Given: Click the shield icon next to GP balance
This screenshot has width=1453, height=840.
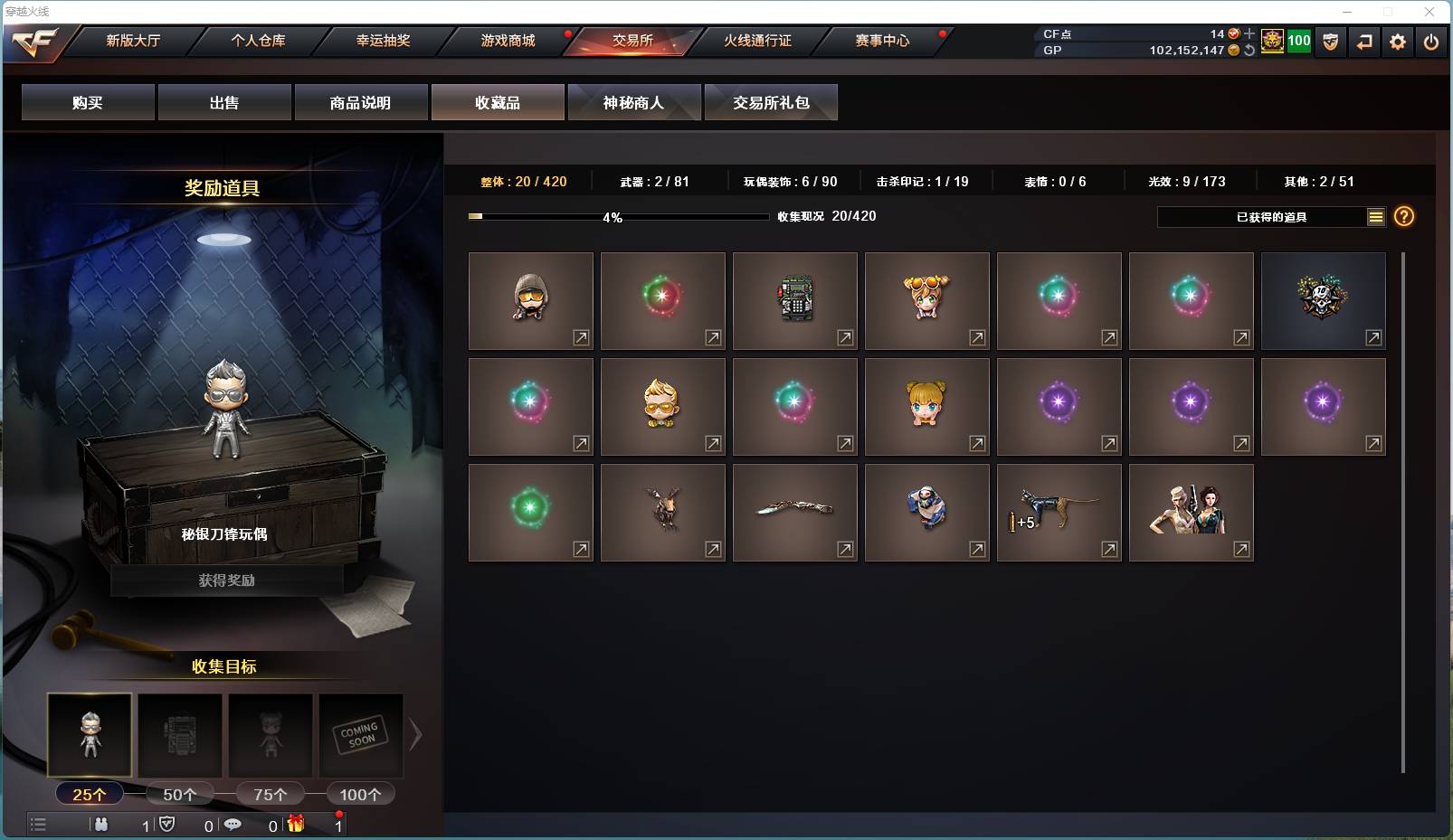Looking at the screenshot, I should coord(1330,42).
